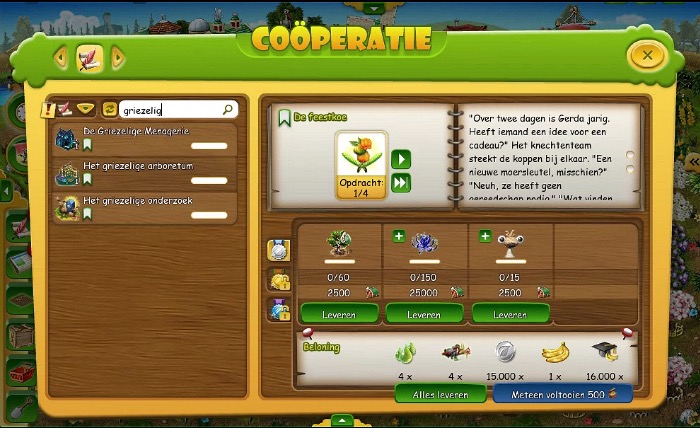Click the plus icon beside the ostrich item

point(484,237)
